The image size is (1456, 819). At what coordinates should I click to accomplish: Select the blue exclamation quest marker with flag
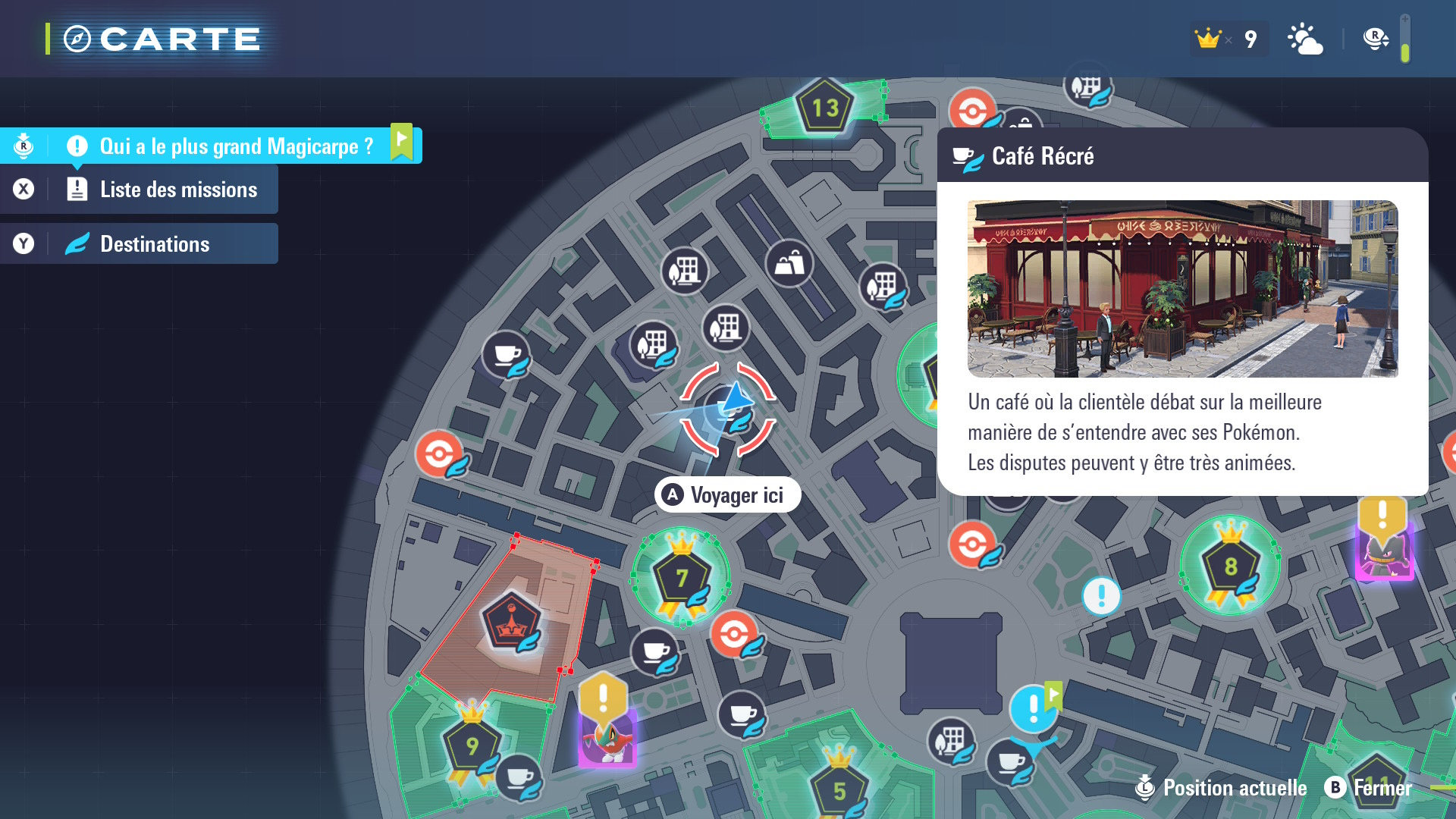(x=1033, y=709)
